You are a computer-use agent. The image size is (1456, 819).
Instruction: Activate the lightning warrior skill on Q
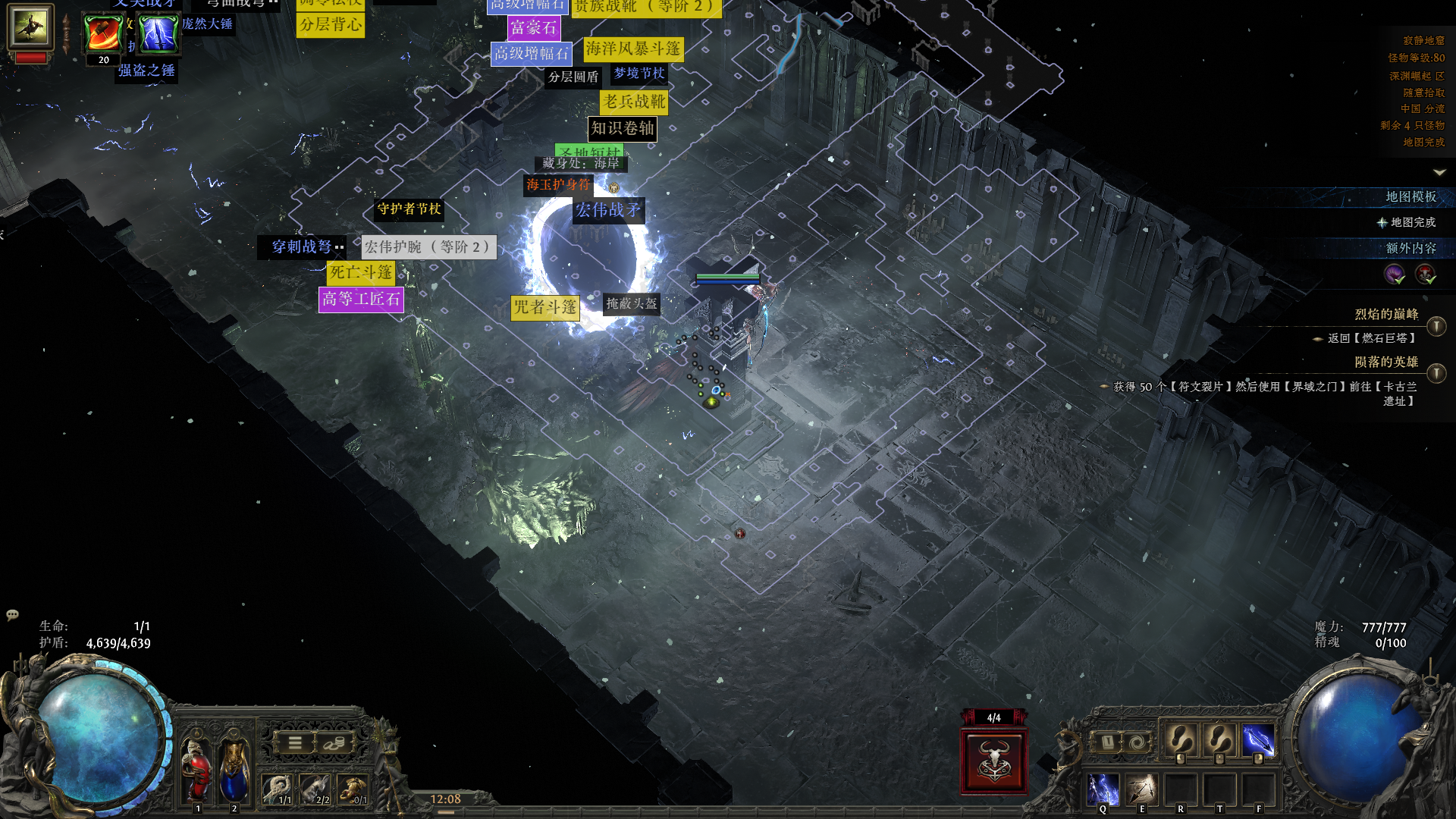[1103, 789]
